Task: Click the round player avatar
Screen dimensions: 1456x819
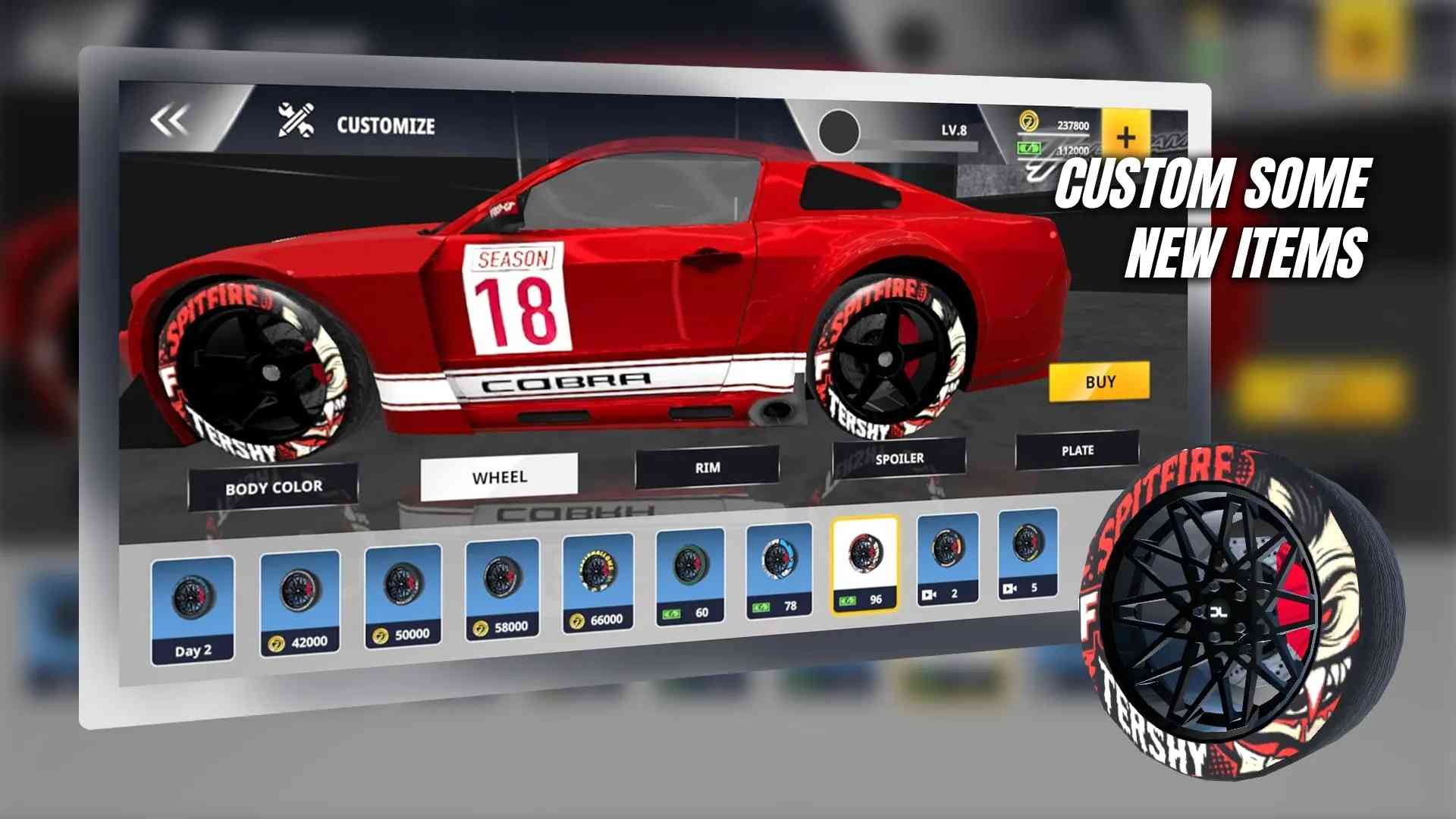Action: tap(839, 132)
